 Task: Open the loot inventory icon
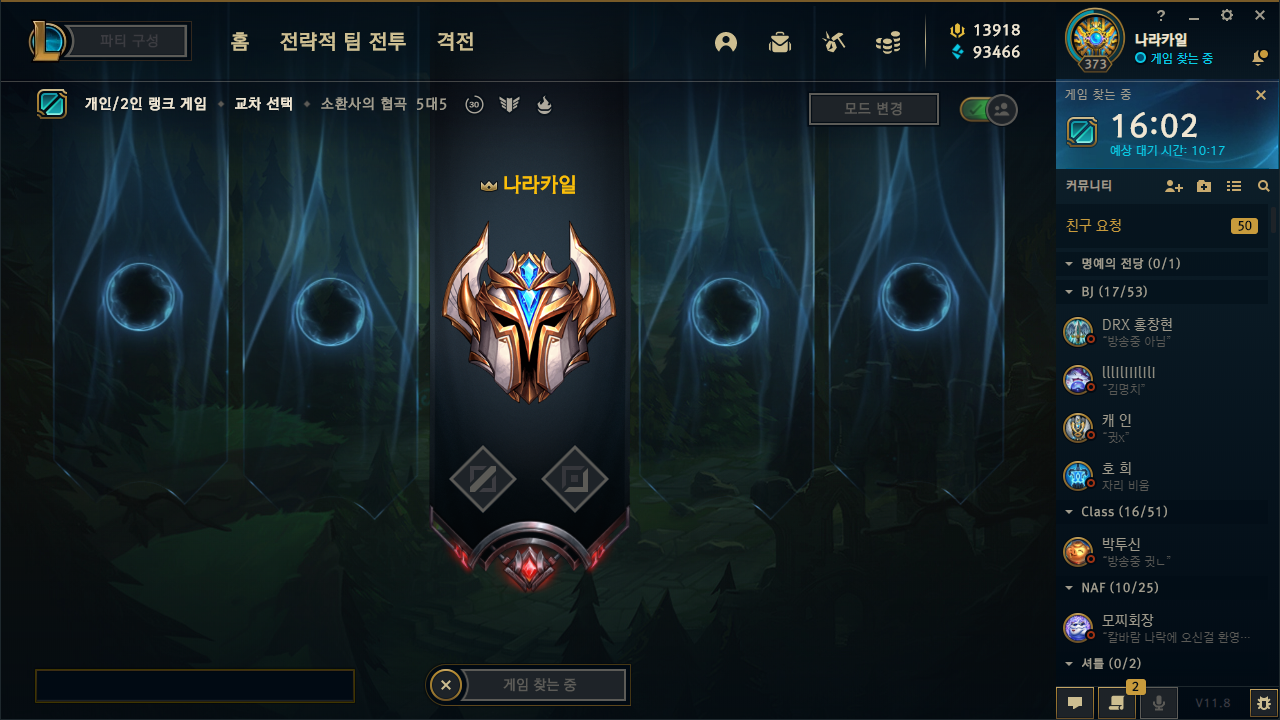780,44
